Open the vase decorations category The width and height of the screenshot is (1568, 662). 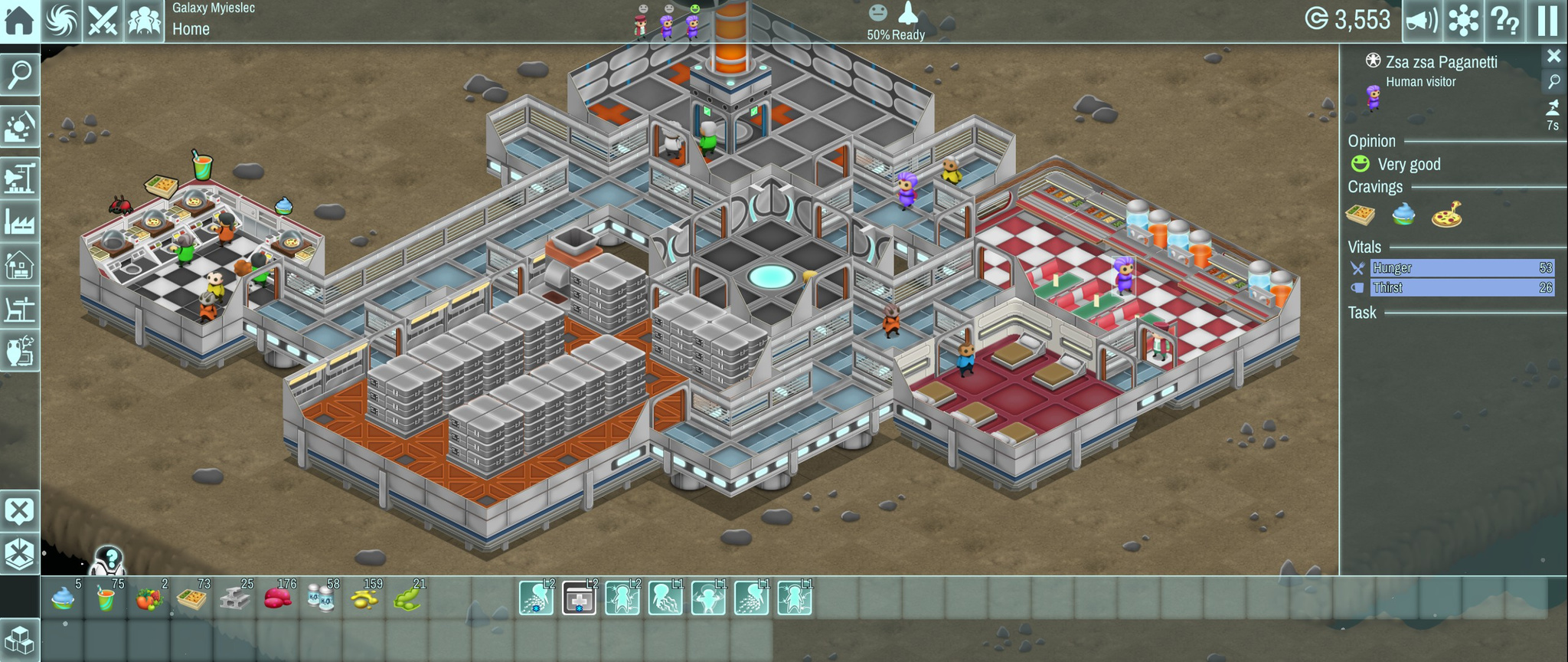click(19, 352)
